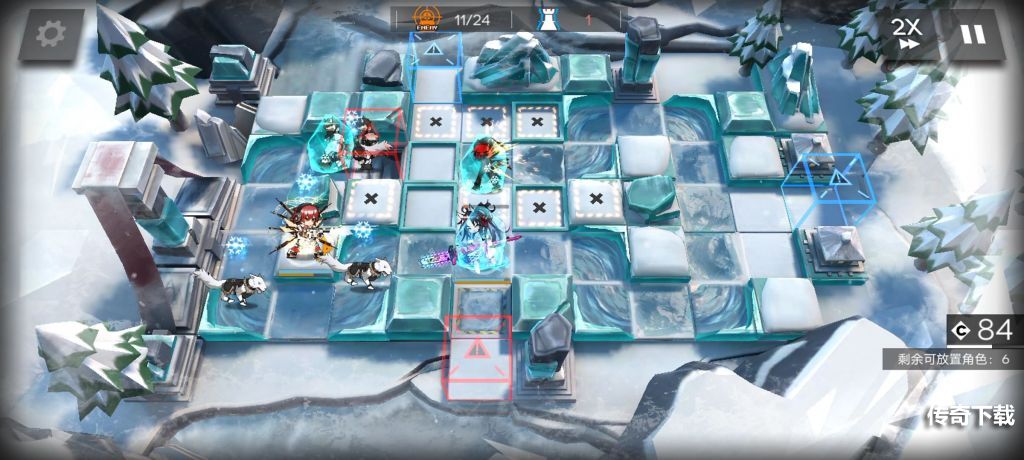Toggle the 2X game speed
The height and width of the screenshot is (460, 1024).
(x=906, y=33)
